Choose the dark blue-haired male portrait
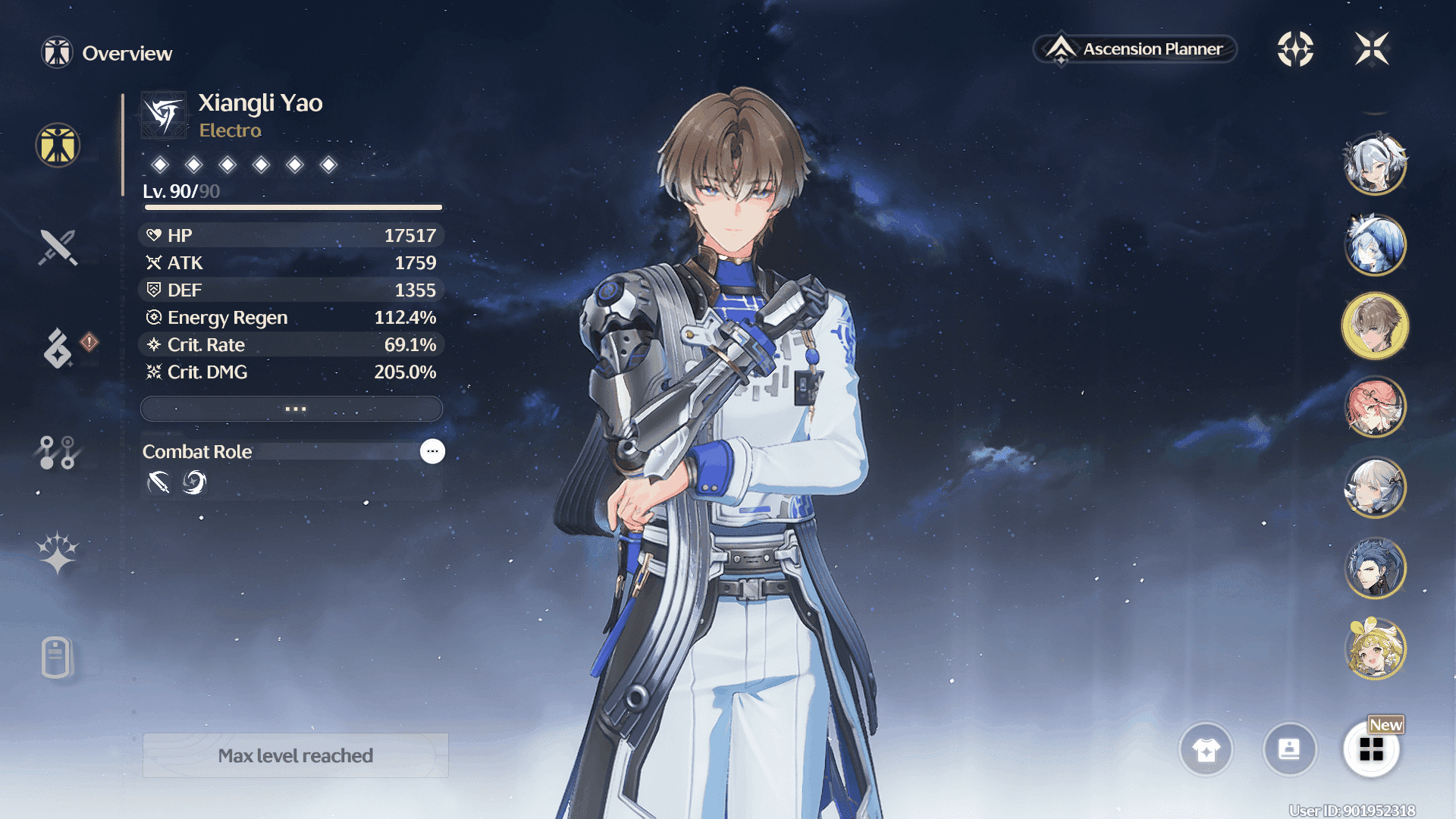Image resolution: width=1456 pixels, height=819 pixels. point(1375,569)
